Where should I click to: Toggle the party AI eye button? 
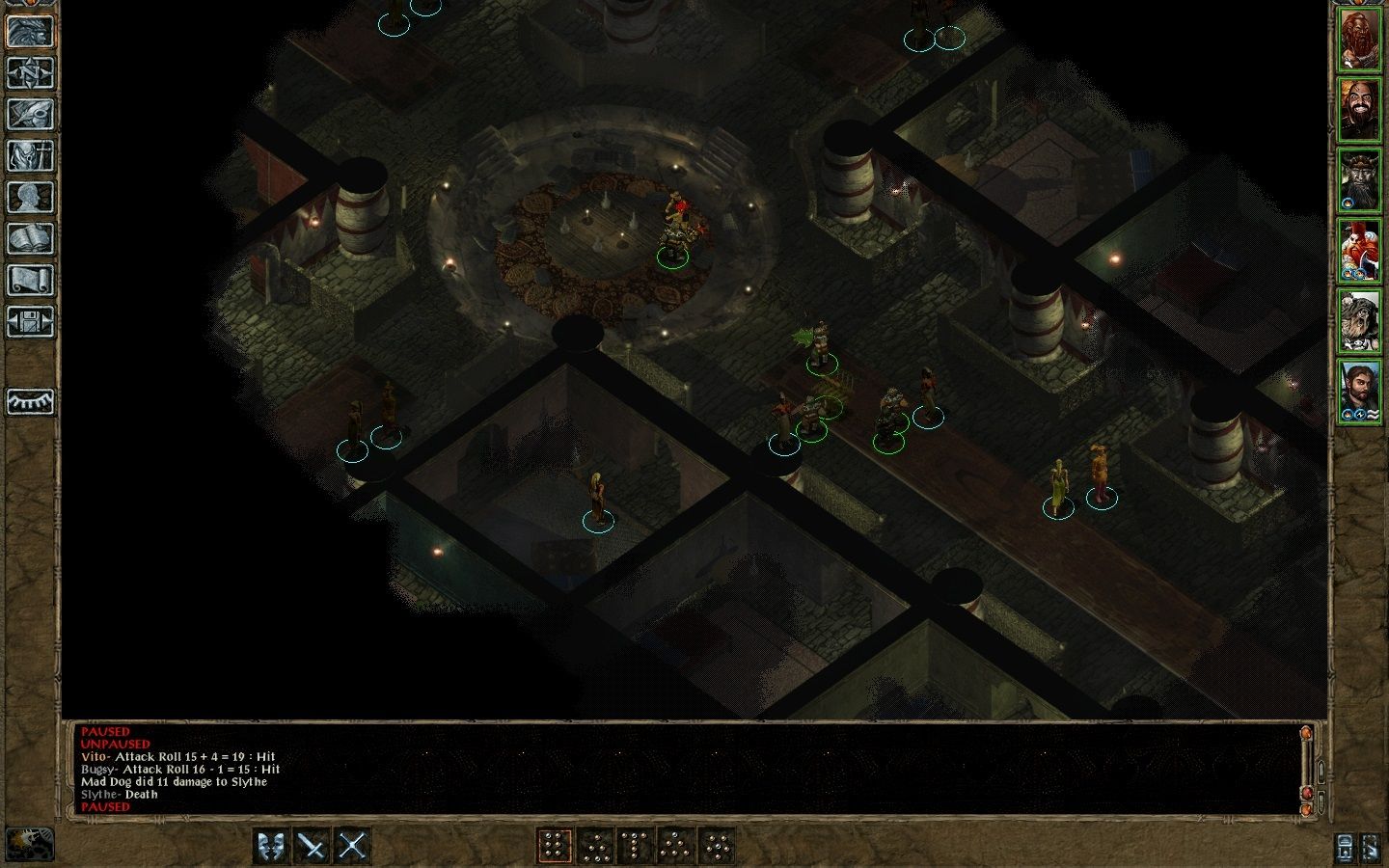click(x=30, y=401)
